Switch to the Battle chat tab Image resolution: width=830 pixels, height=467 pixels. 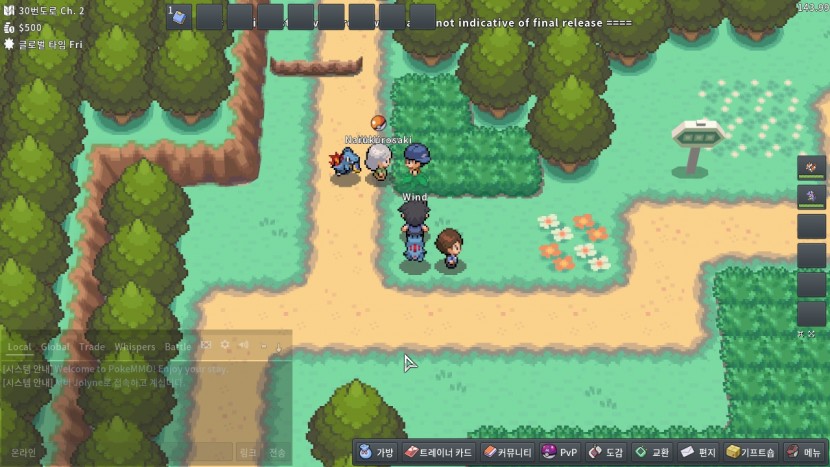coord(177,347)
